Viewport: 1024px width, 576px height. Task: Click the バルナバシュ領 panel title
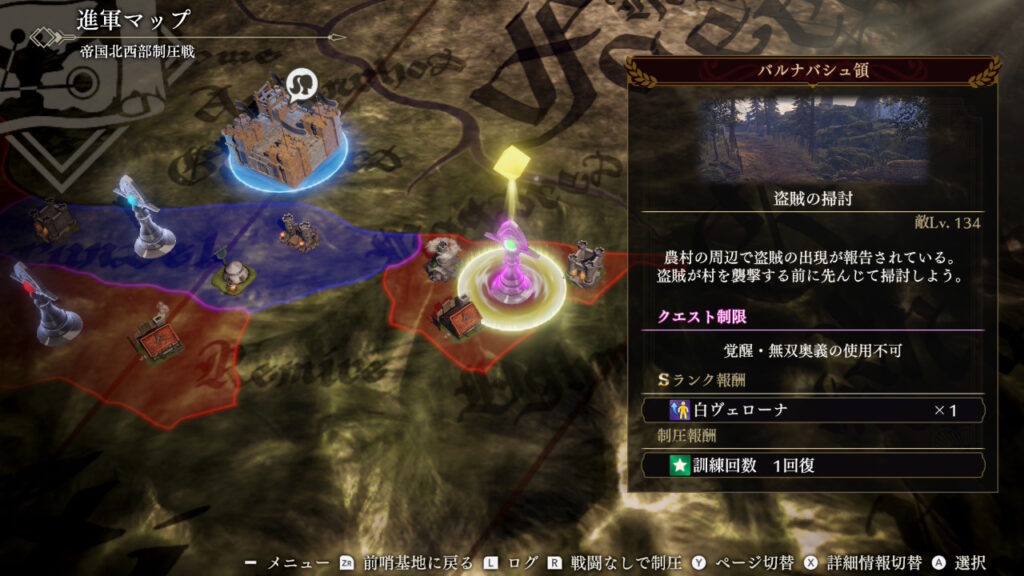tap(812, 72)
